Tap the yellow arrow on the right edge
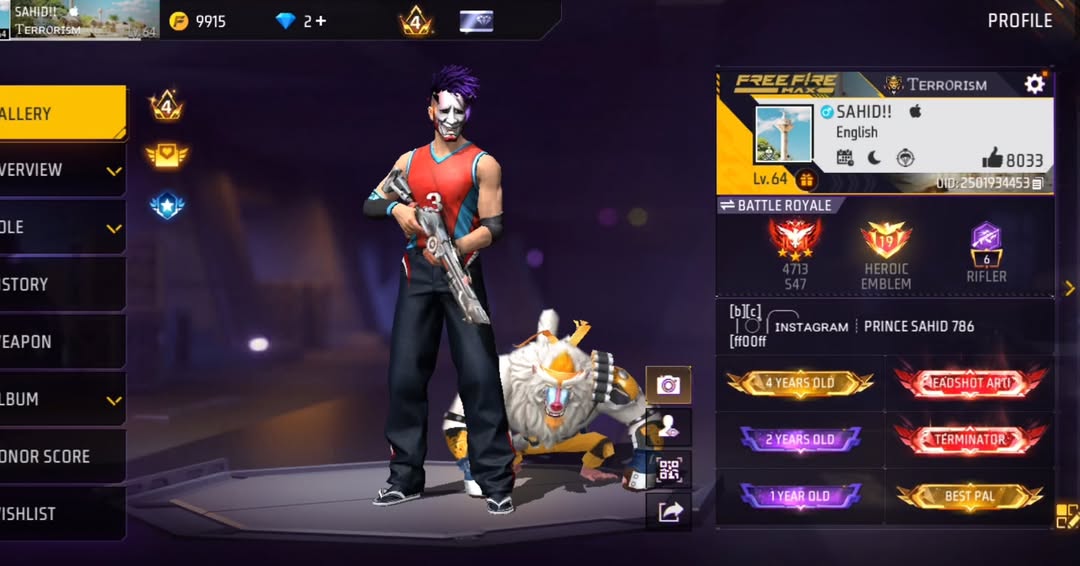Image resolution: width=1080 pixels, height=566 pixels. tap(1069, 288)
